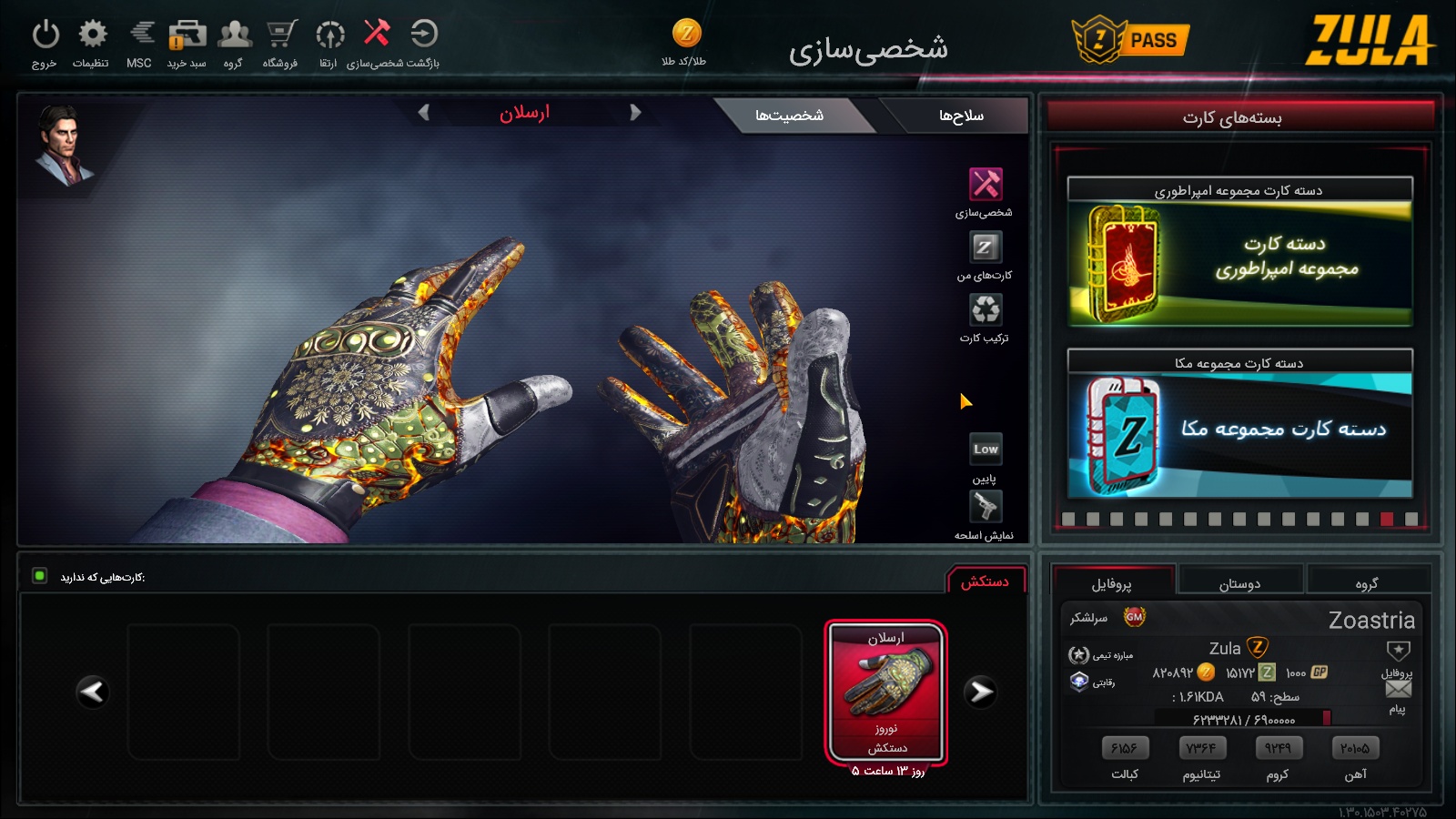Open the My Cards button

[x=985, y=247]
